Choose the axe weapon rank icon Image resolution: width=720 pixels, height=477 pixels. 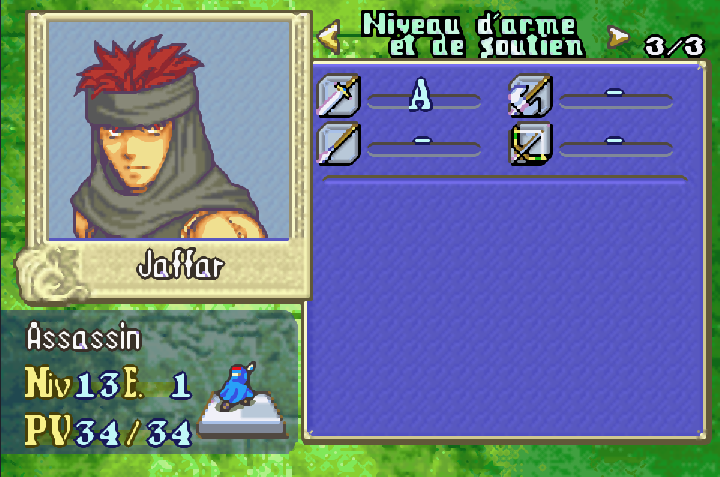(x=530, y=96)
